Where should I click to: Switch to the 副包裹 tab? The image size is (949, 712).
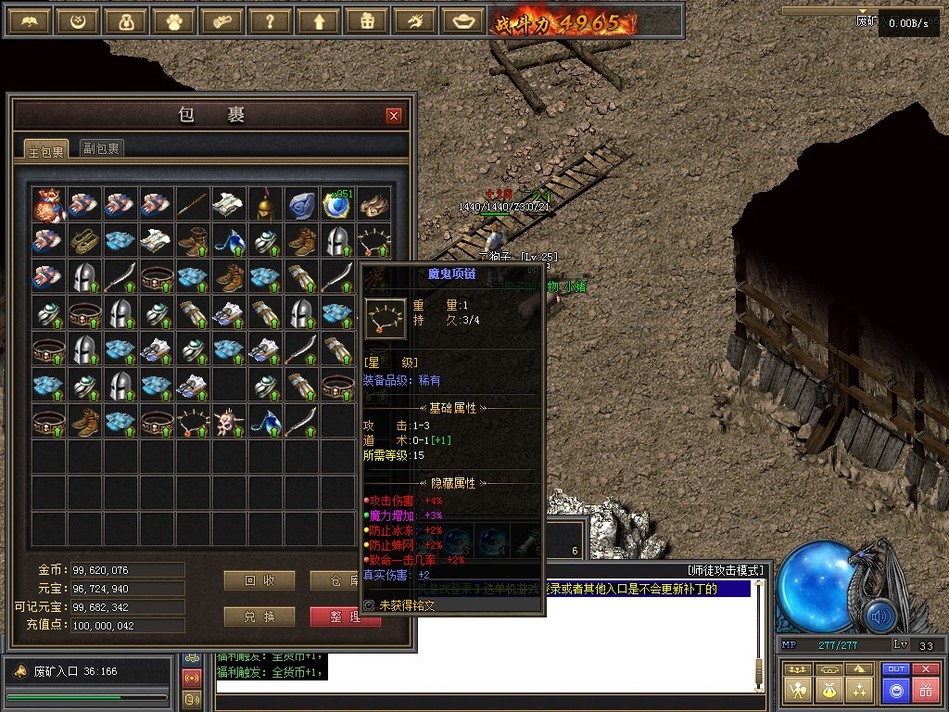pyautogui.click(x=102, y=149)
